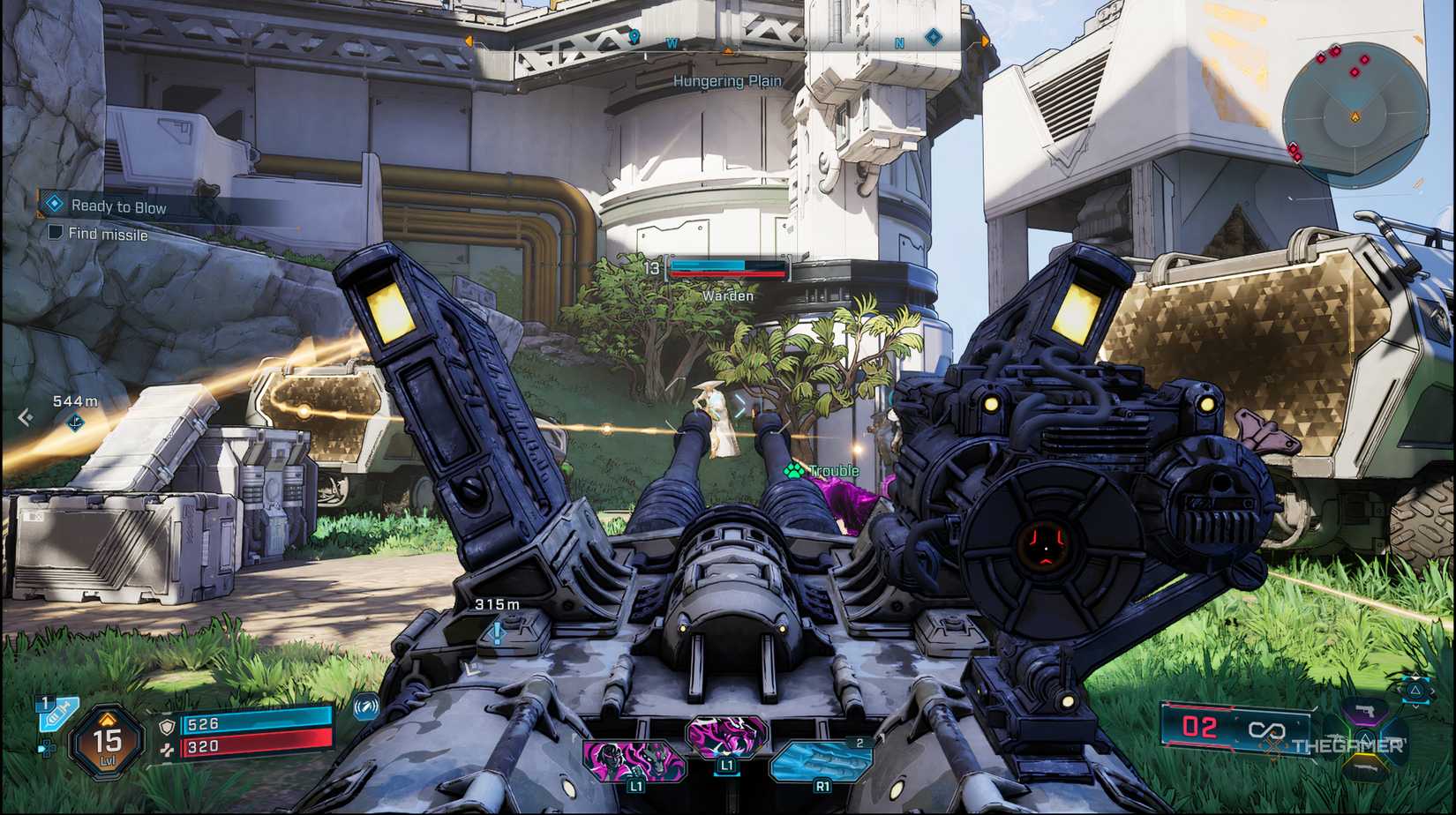This screenshot has height=815, width=1456.
Task: Click the health cross icon beside 320
Action: [x=166, y=748]
